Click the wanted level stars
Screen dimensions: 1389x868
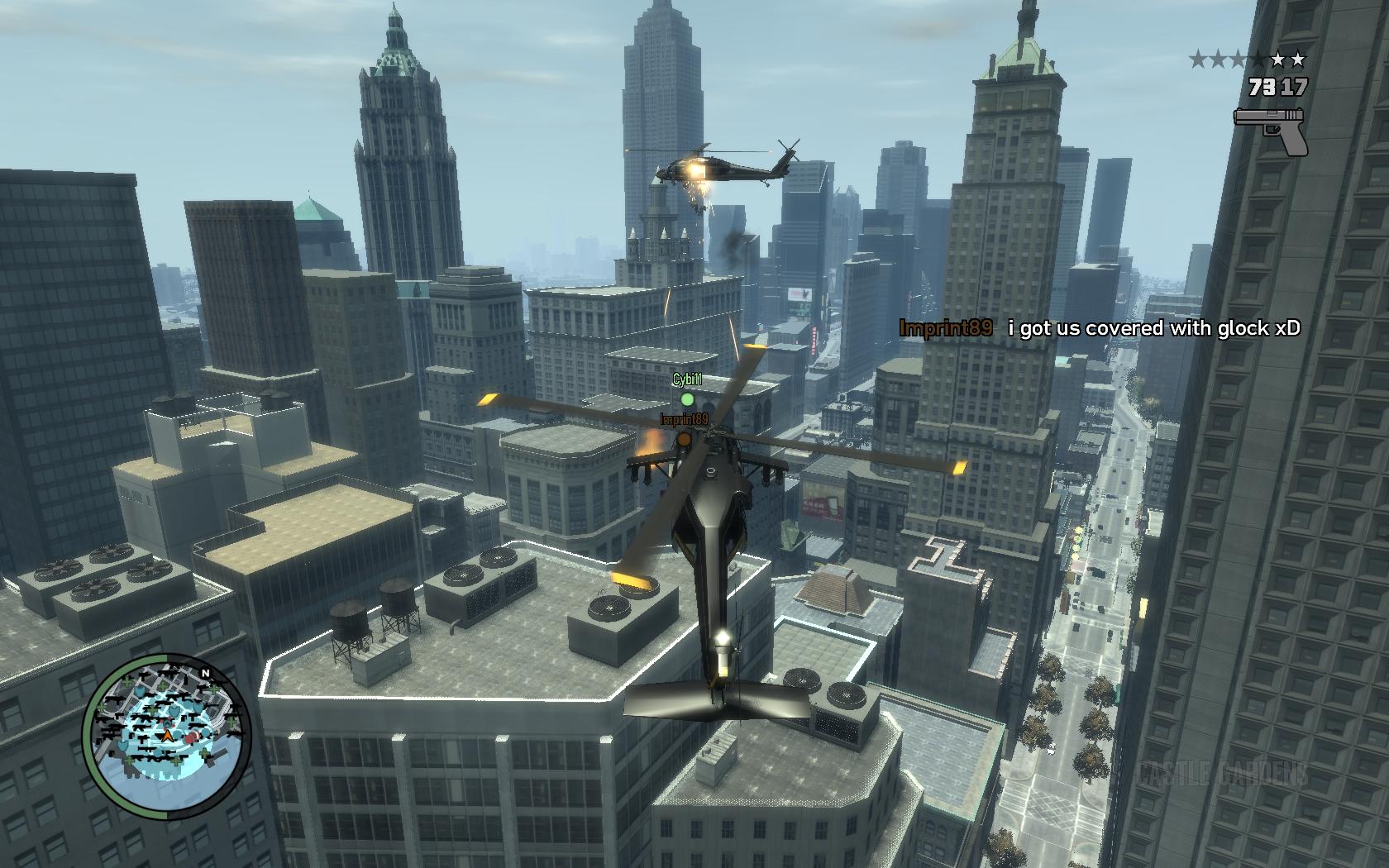coord(1248,60)
